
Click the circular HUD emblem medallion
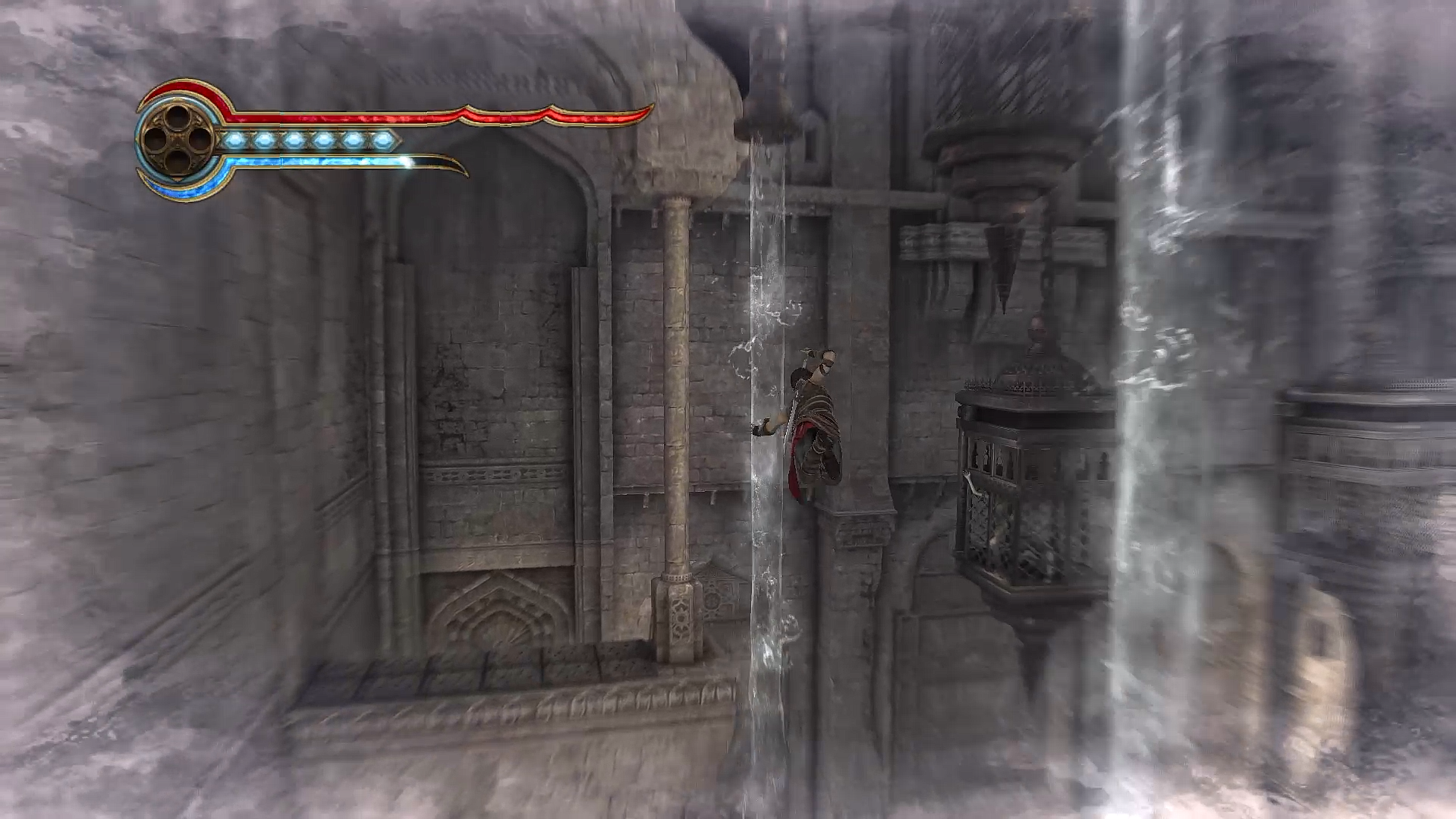click(x=178, y=139)
